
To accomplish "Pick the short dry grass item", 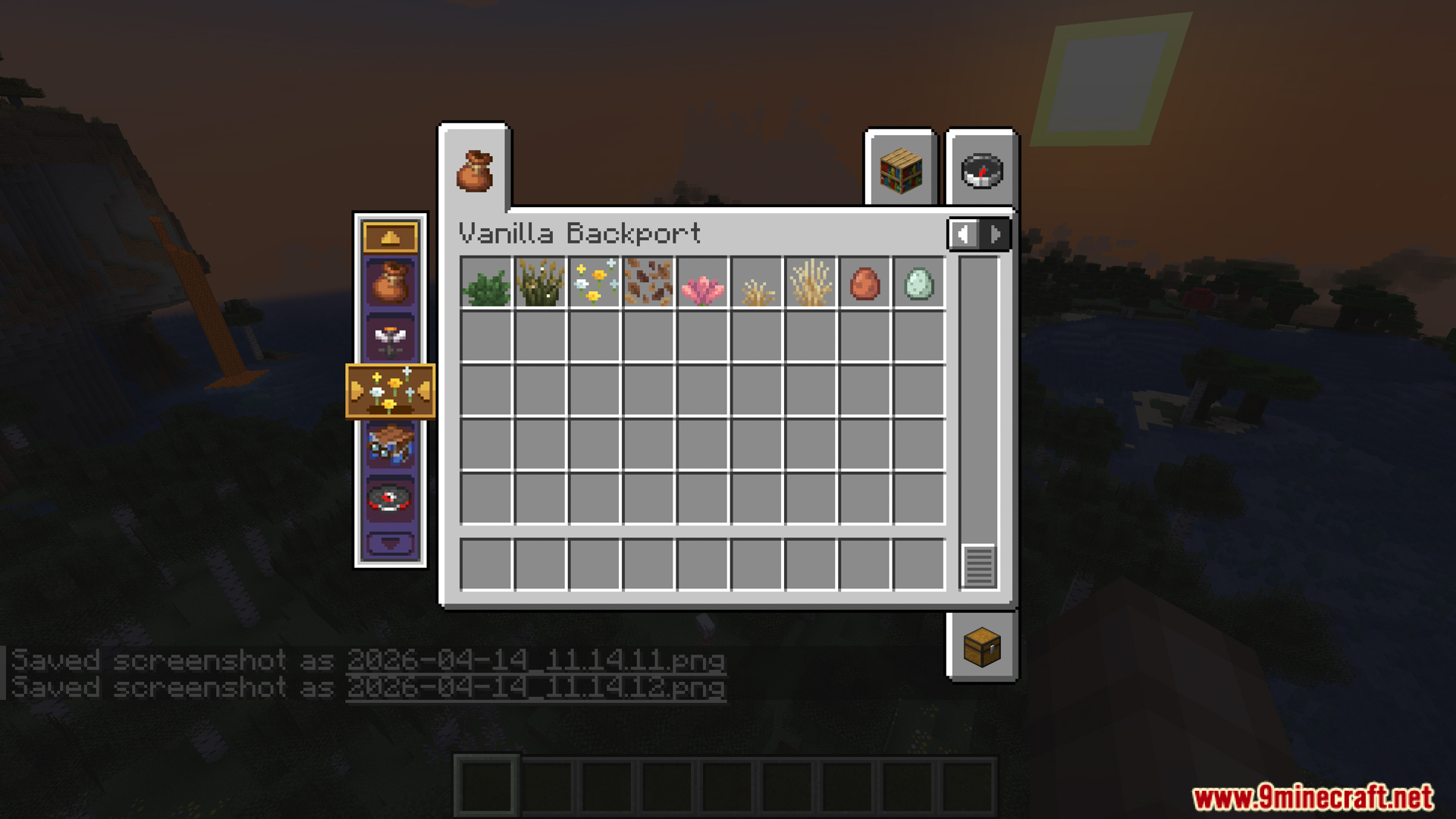I will click(x=755, y=286).
